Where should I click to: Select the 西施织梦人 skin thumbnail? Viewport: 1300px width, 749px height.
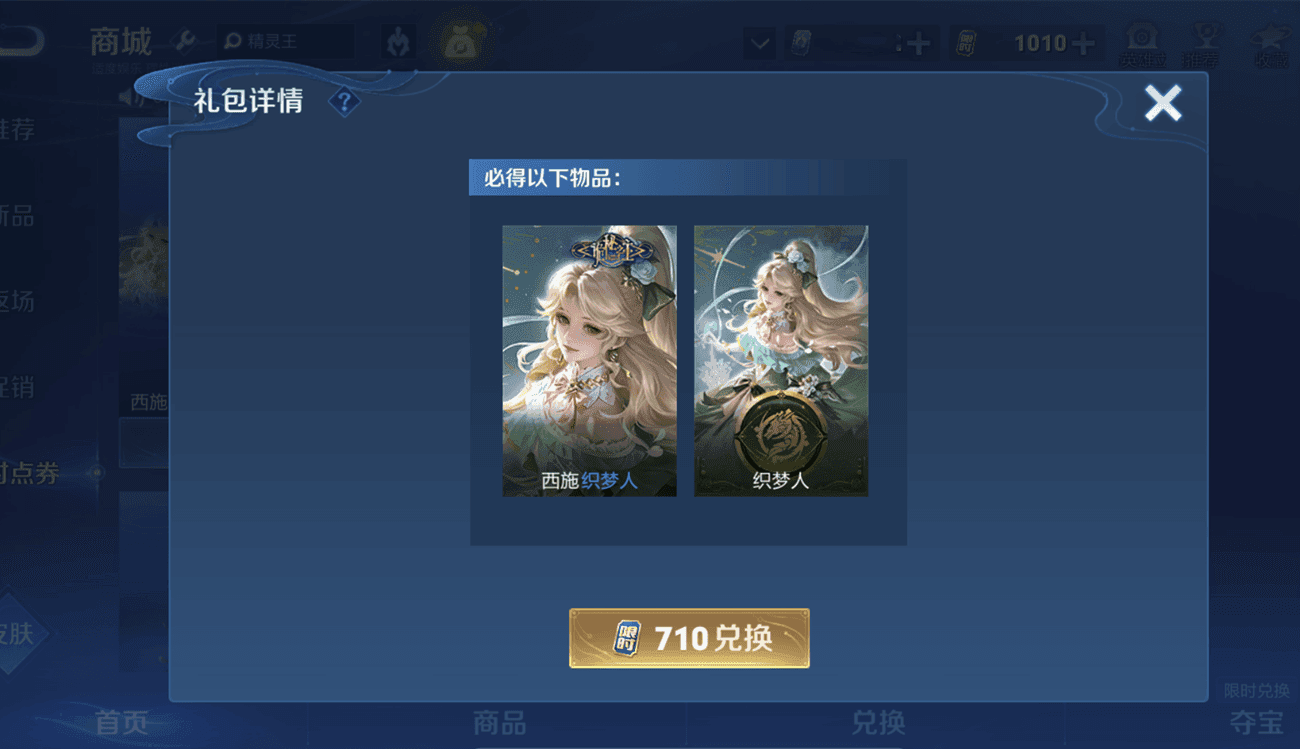click(x=589, y=360)
